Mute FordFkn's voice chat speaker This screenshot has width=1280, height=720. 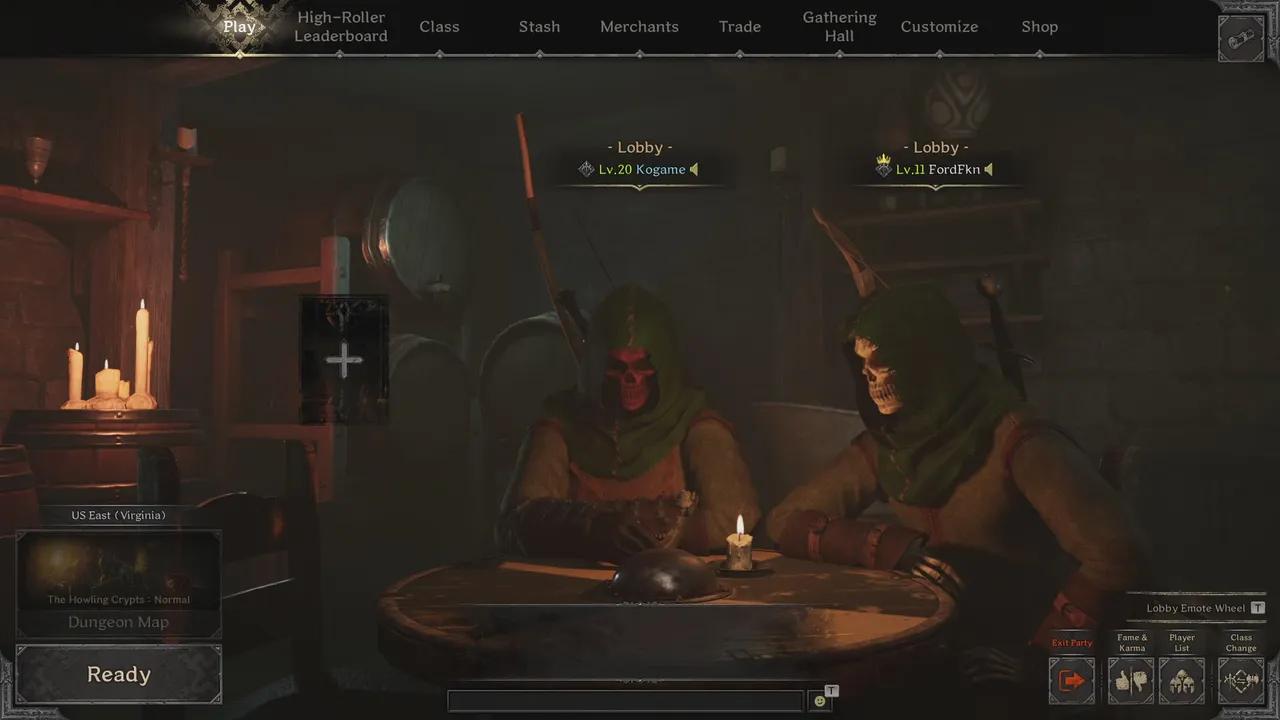coord(988,169)
